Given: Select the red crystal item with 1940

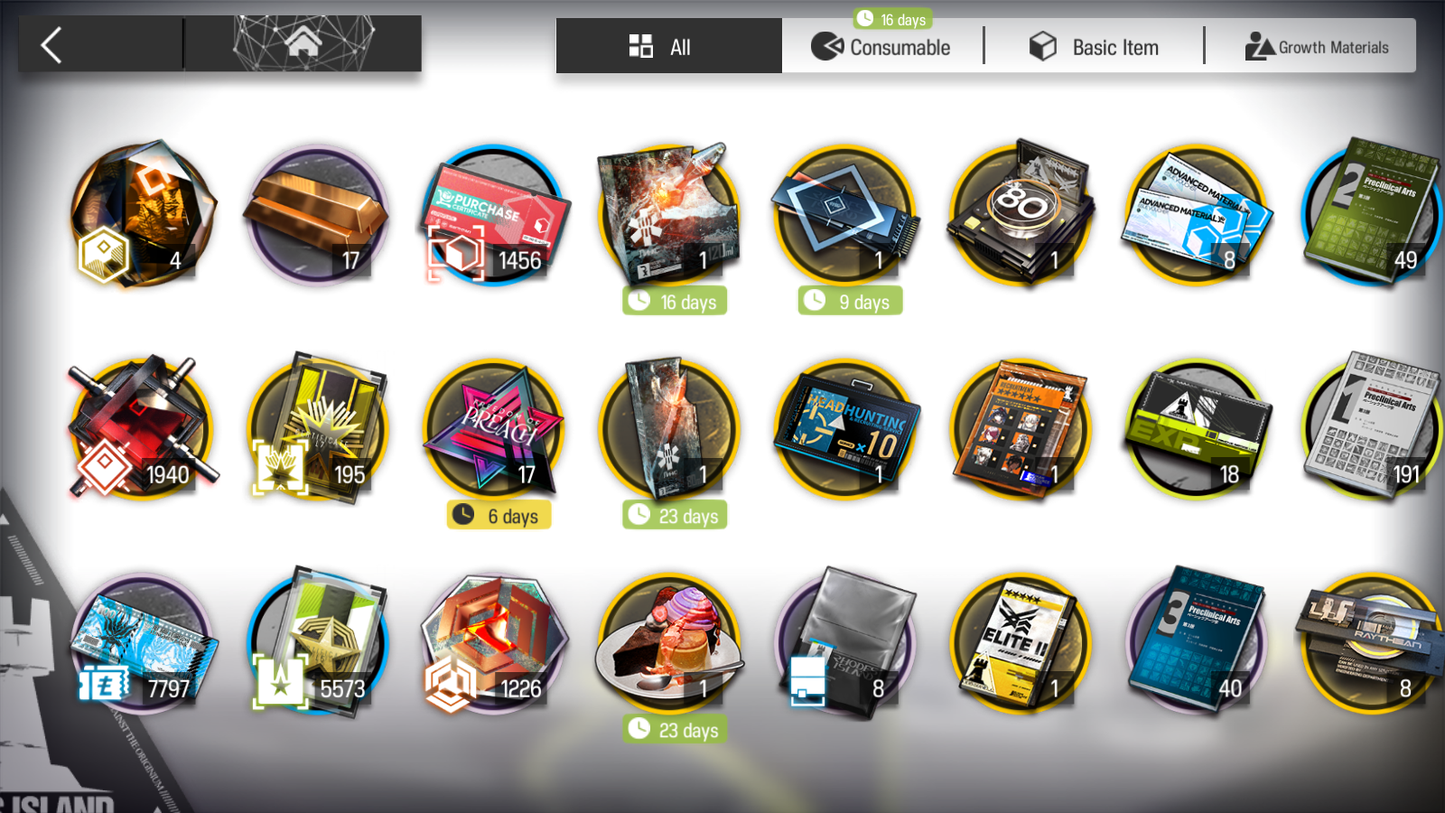Looking at the screenshot, I should click(x=141, y=429).
